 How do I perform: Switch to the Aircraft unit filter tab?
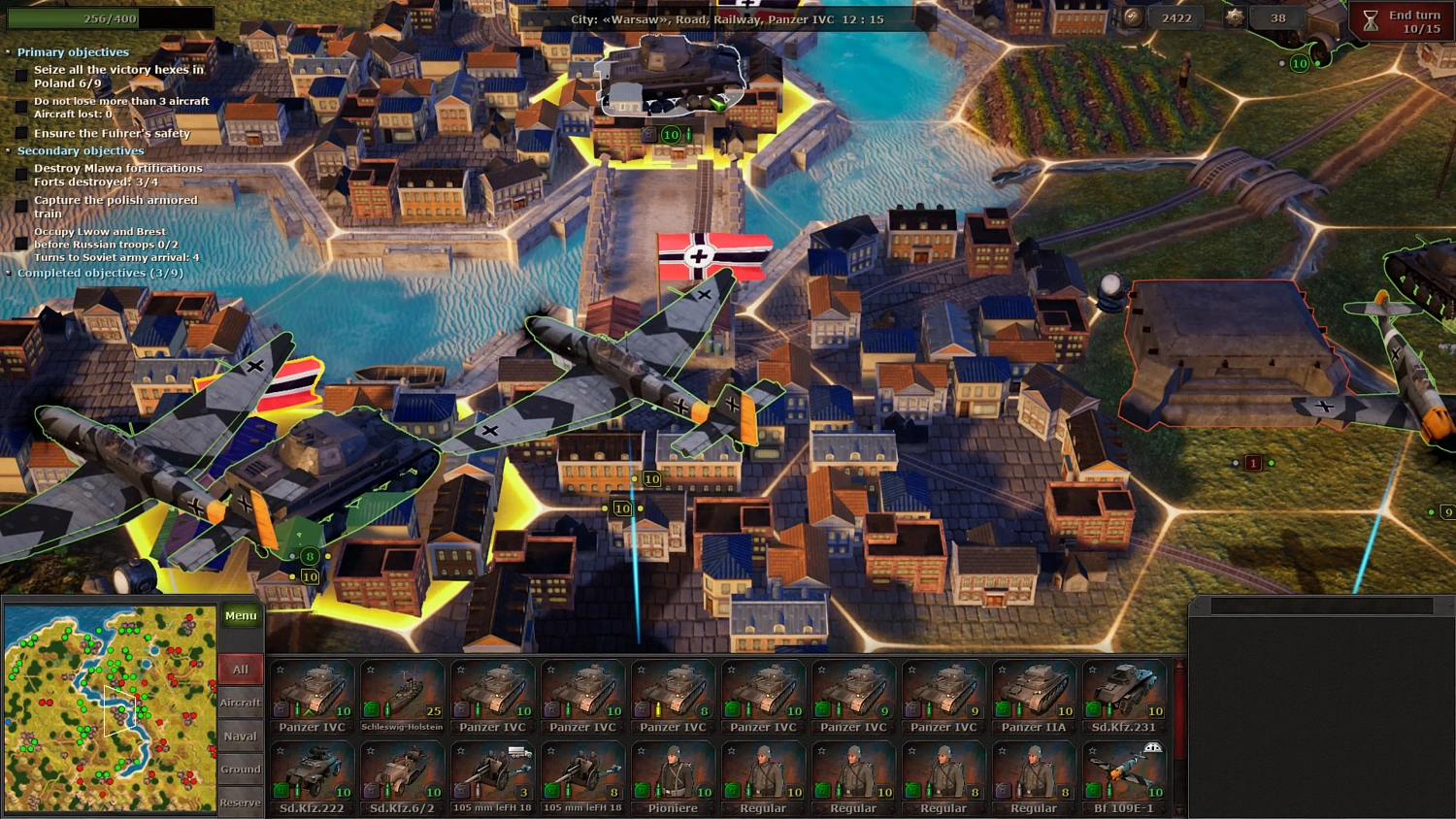click(239, 702)
